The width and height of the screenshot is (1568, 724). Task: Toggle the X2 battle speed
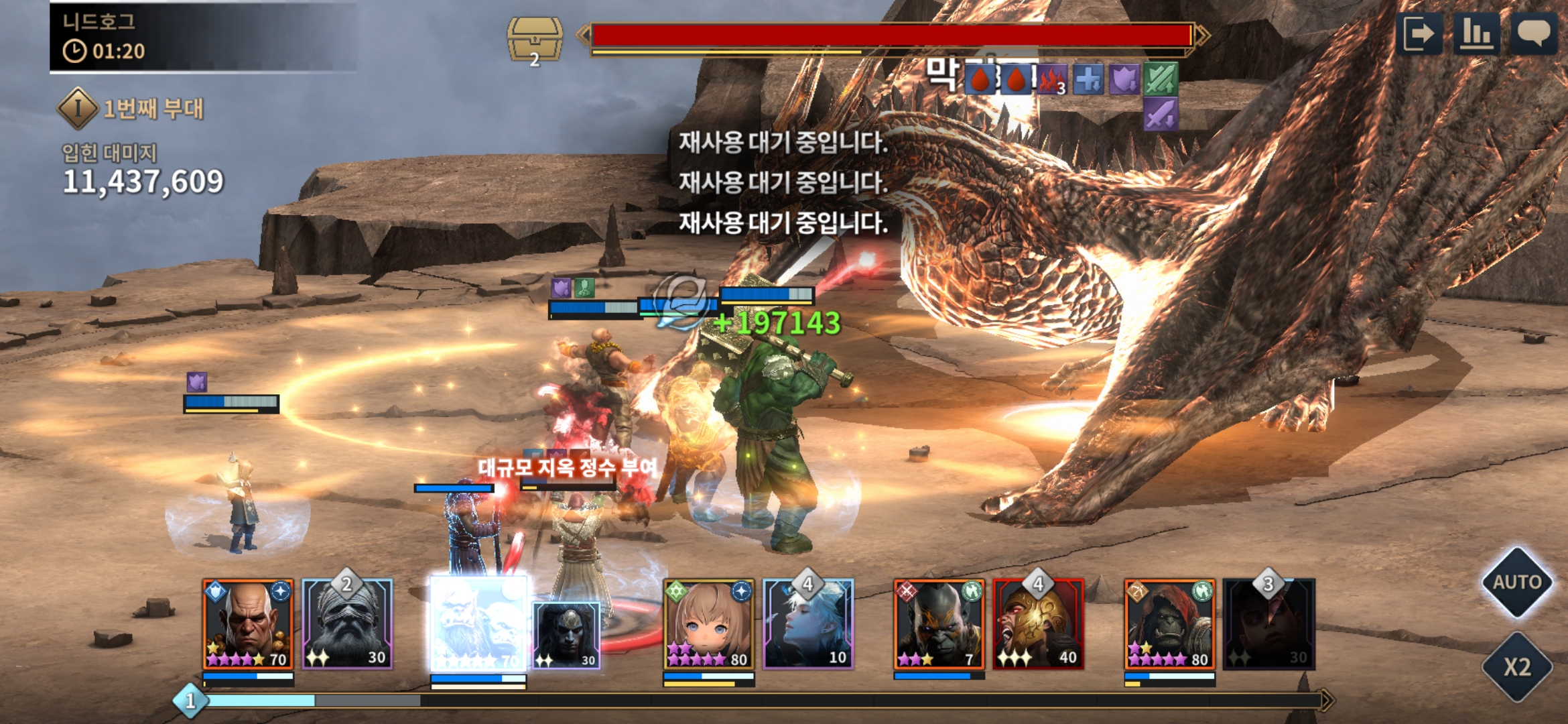(1516, 667)
